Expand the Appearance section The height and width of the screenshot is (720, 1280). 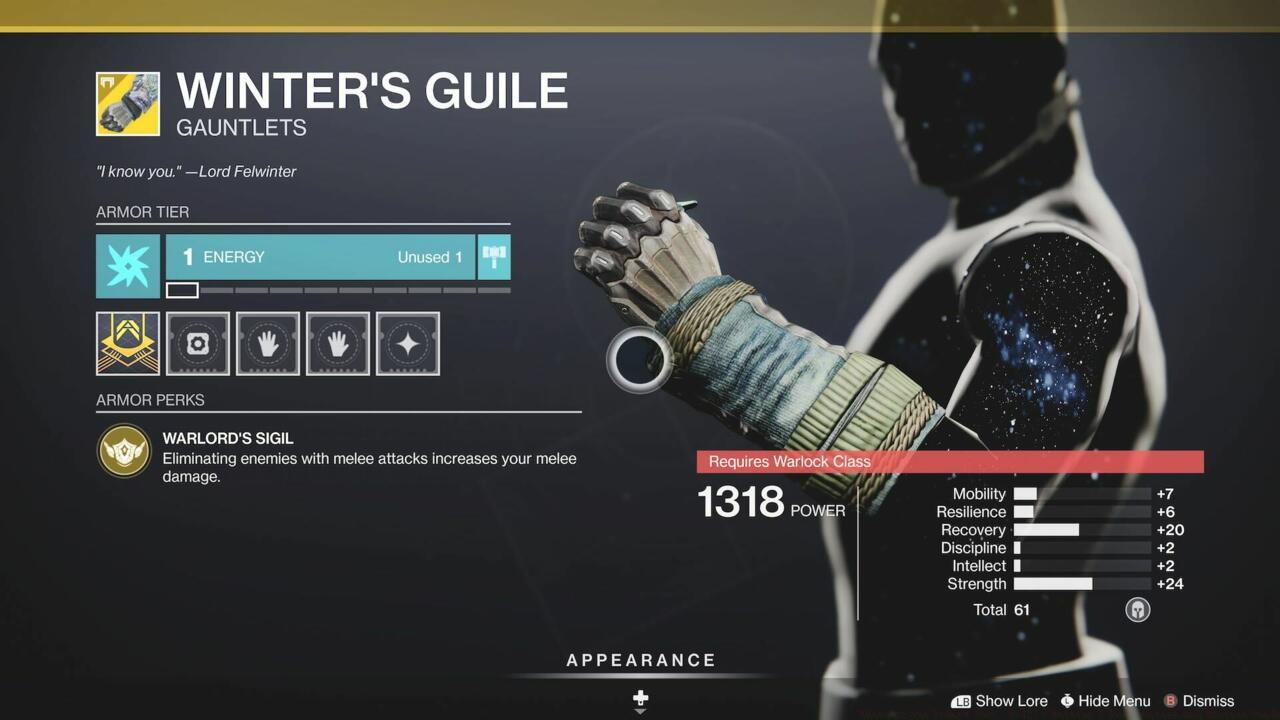640,660
